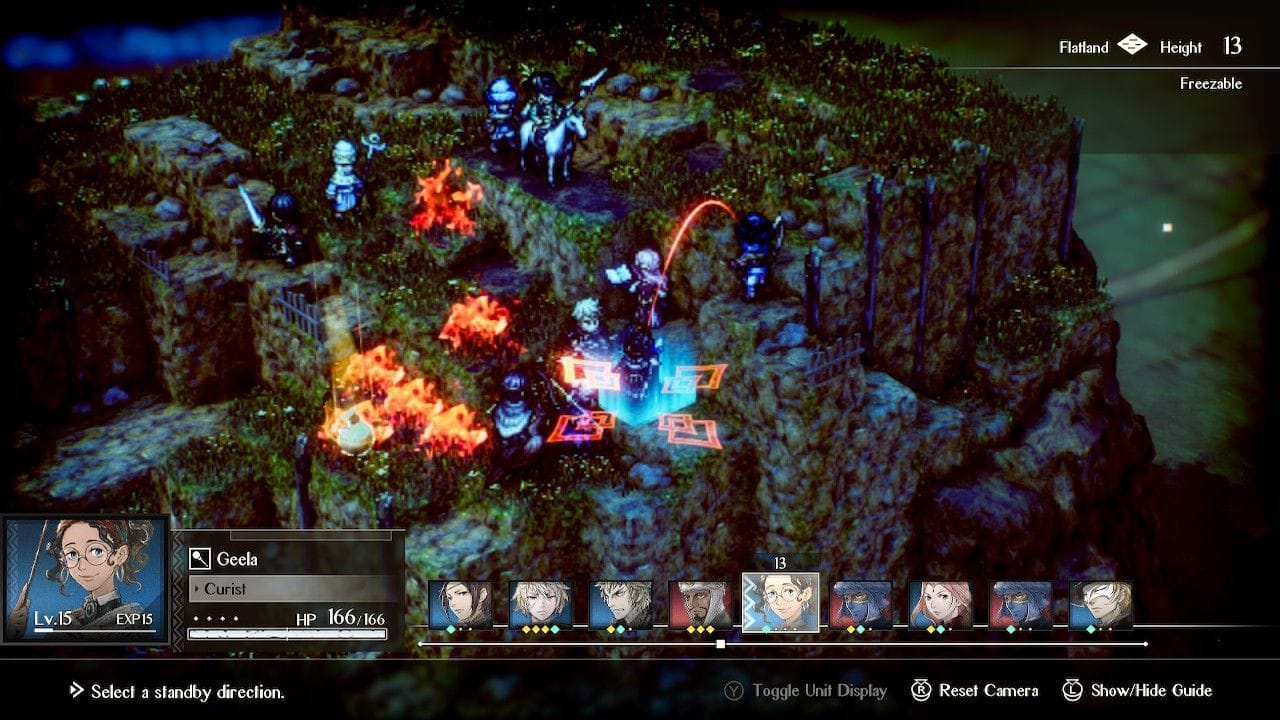Choose the standby arrow pointing toward the lower left
1280x720 pixels.
pos(577,428)
